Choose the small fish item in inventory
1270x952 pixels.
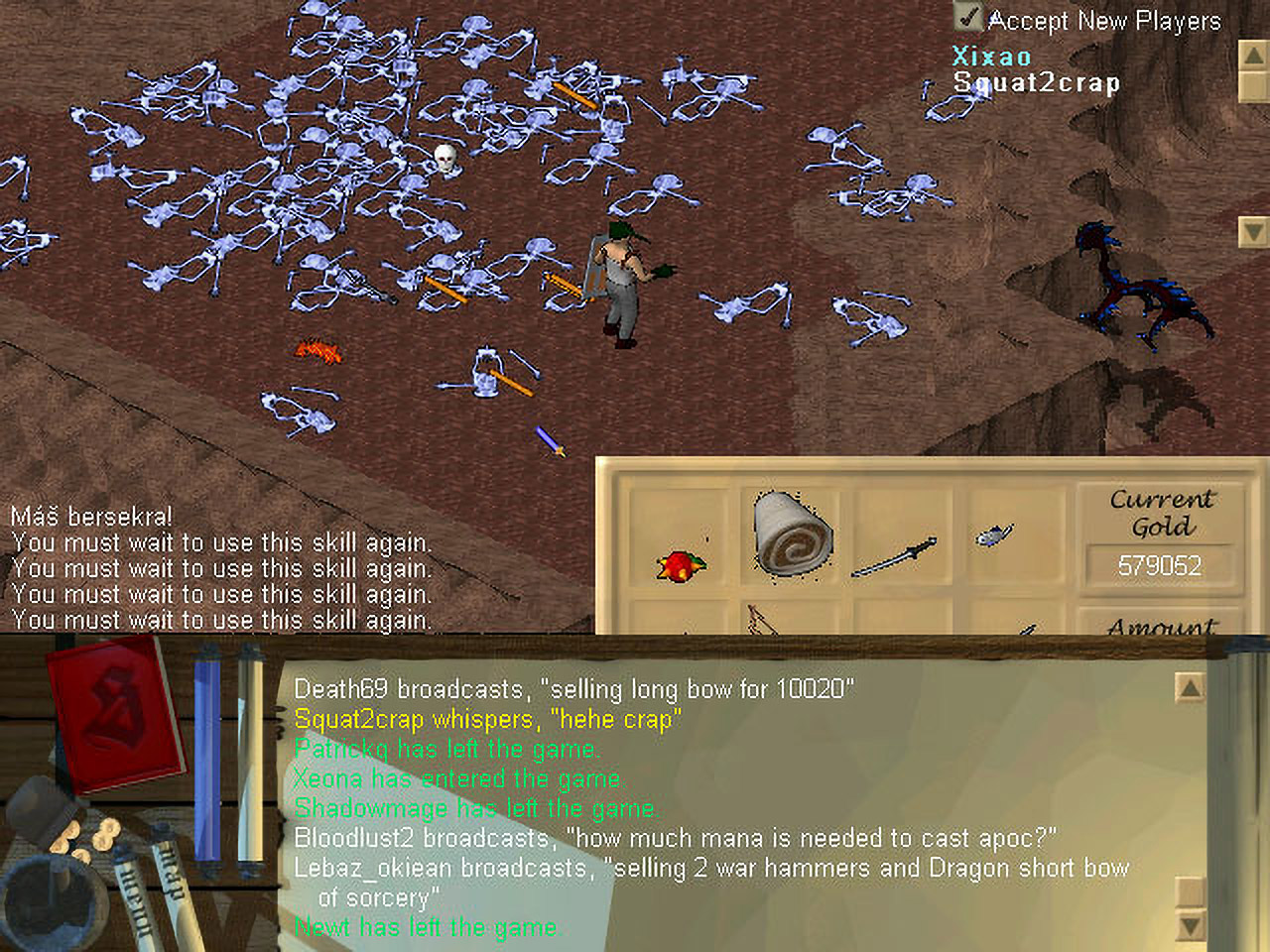[993, 536]
